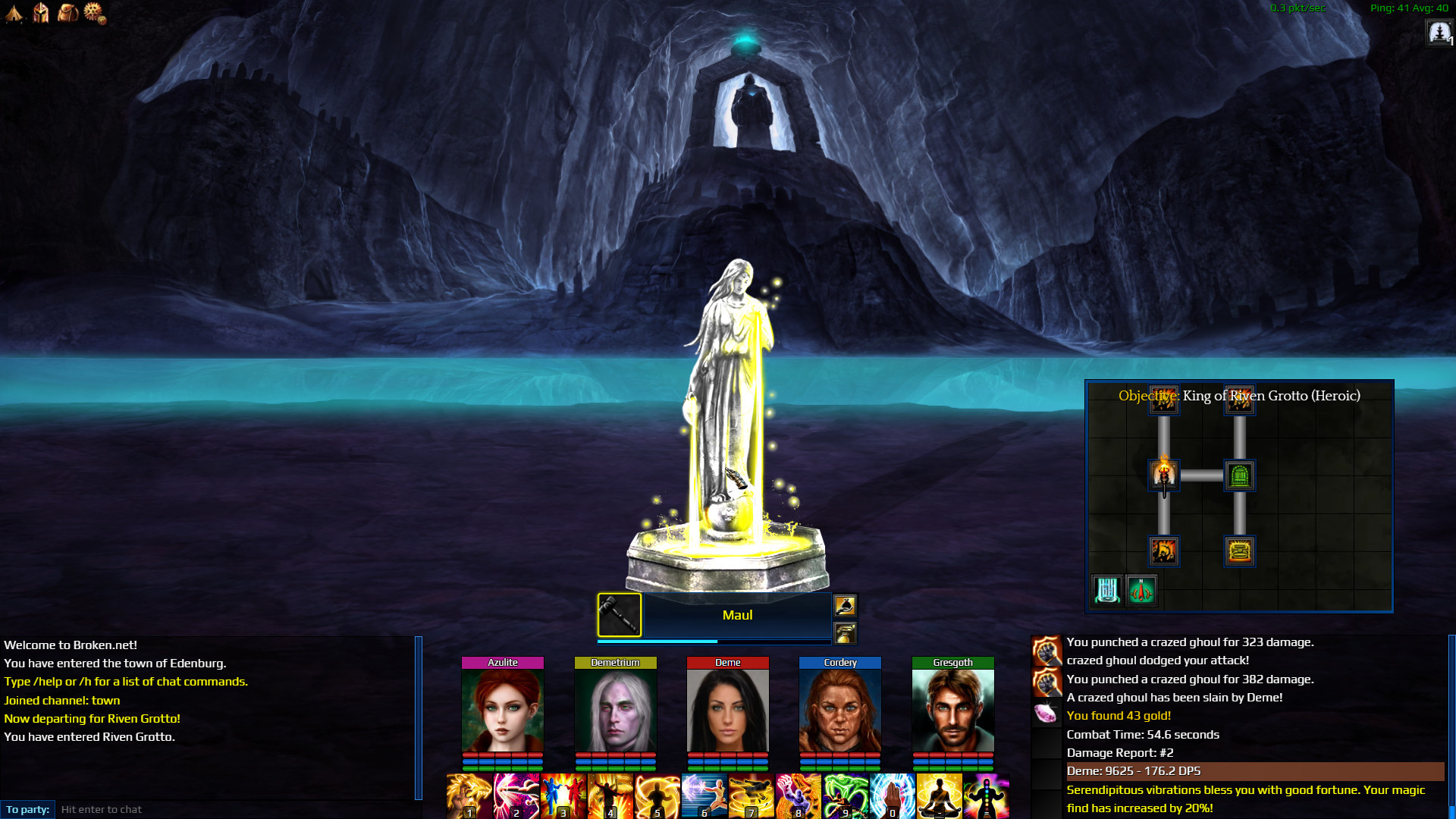Open the backpack inventory icon

pyautogui.click(x=67, y=12)
